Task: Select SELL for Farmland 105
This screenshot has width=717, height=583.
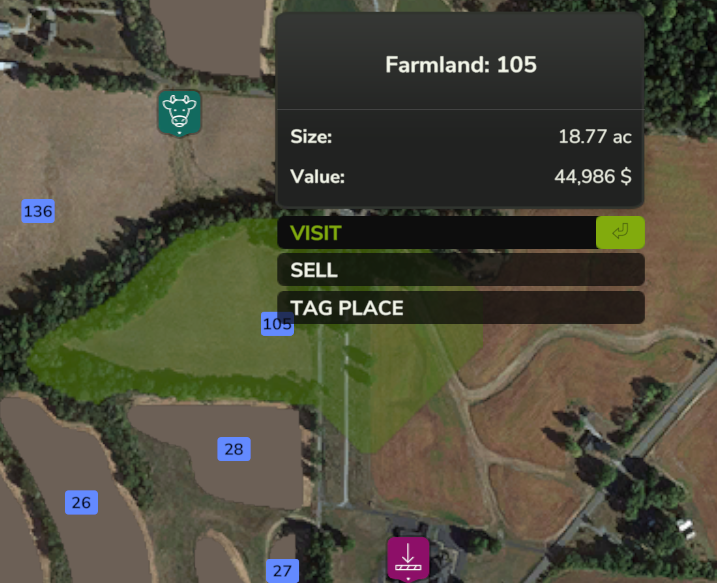Action: coord(460,270)
